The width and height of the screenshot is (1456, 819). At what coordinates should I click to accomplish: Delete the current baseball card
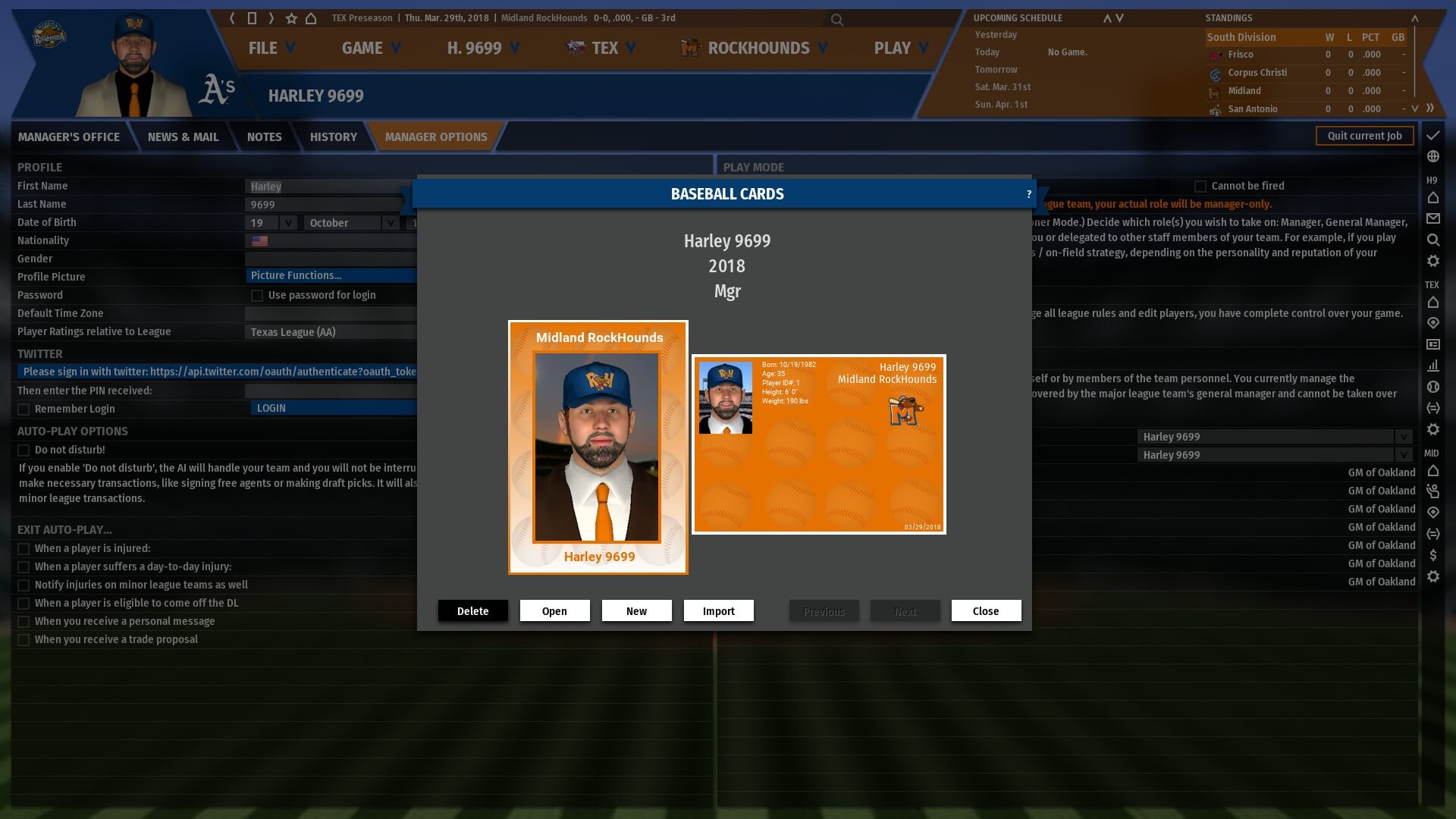(472, 611)
